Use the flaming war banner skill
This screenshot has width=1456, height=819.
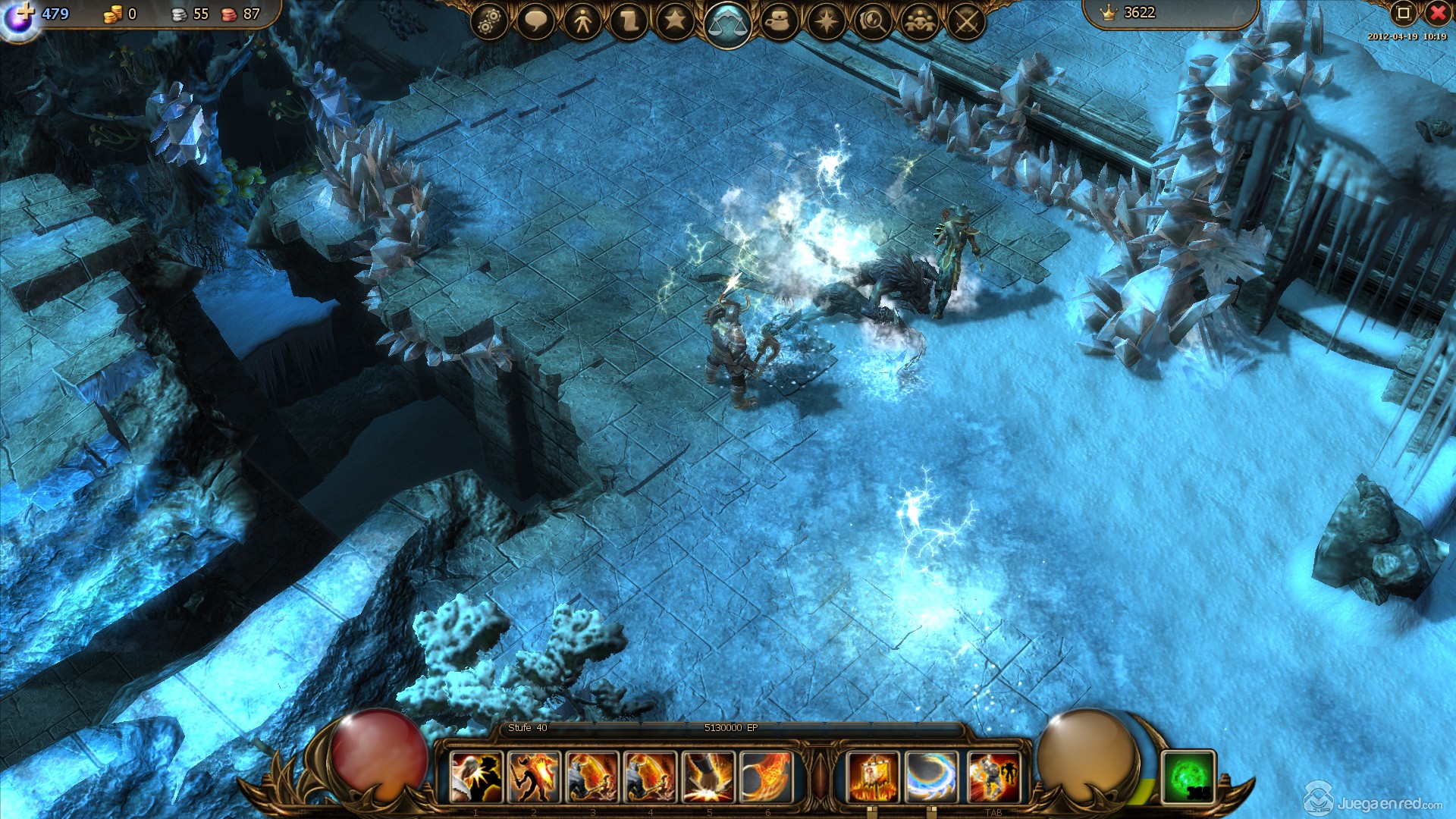873,777
